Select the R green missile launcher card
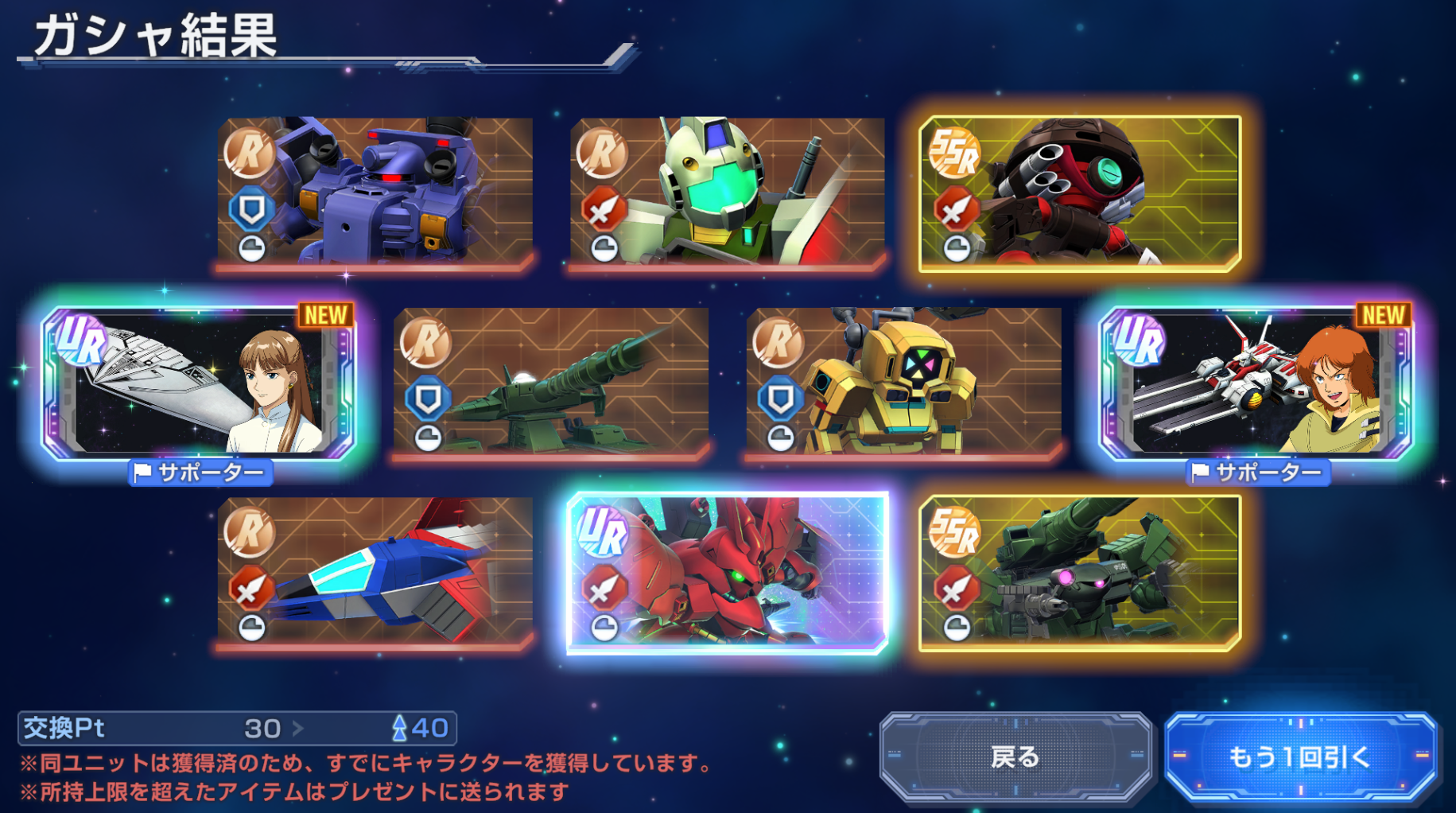The image size is (1456, 813). pyautogui.click(x=550, y=383)
